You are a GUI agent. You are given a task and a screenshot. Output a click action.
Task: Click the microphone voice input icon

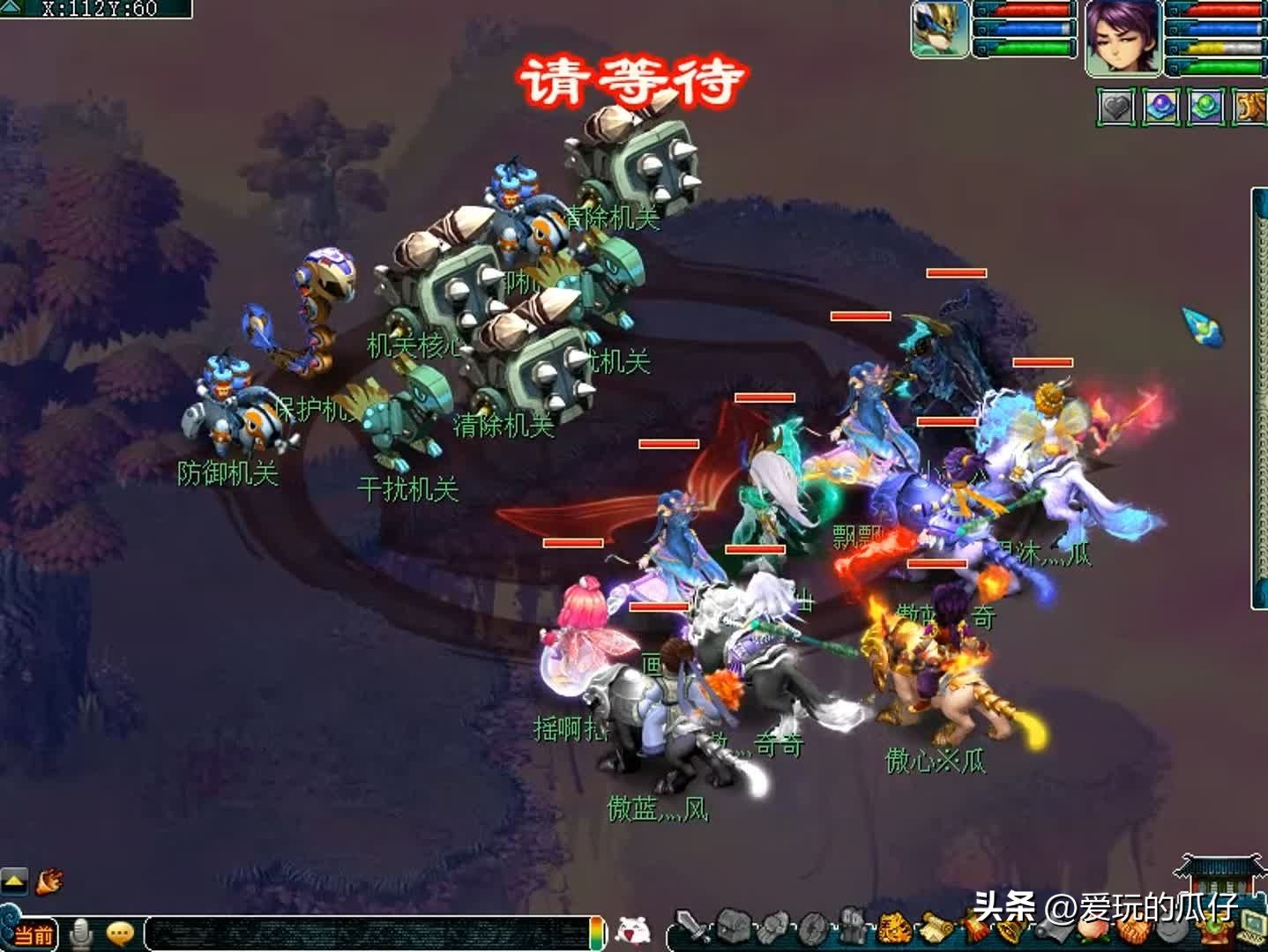[x=81, y=933]
